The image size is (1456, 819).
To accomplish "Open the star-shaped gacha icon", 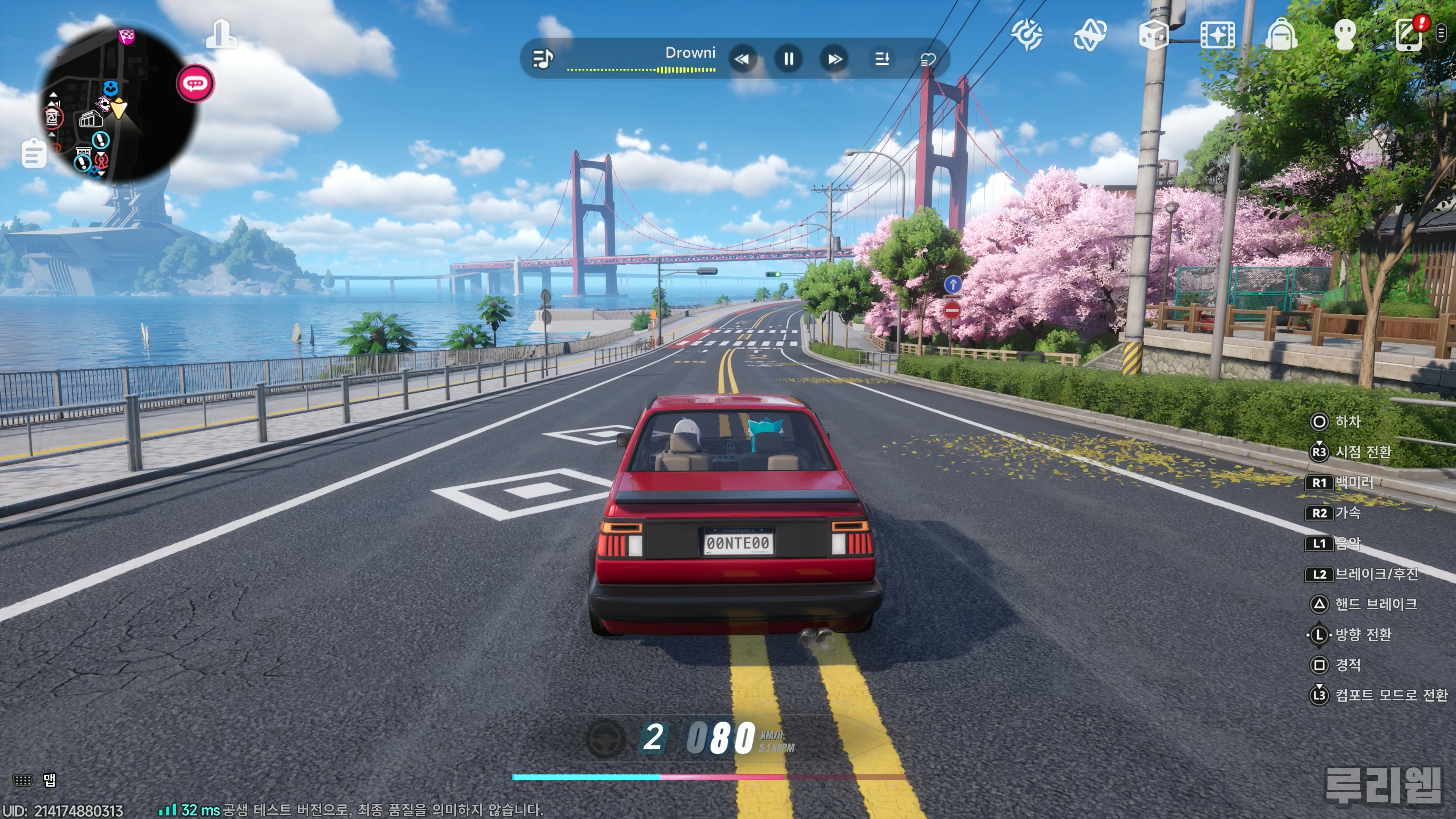I will pyautogui.click(x=1090, y=35).
